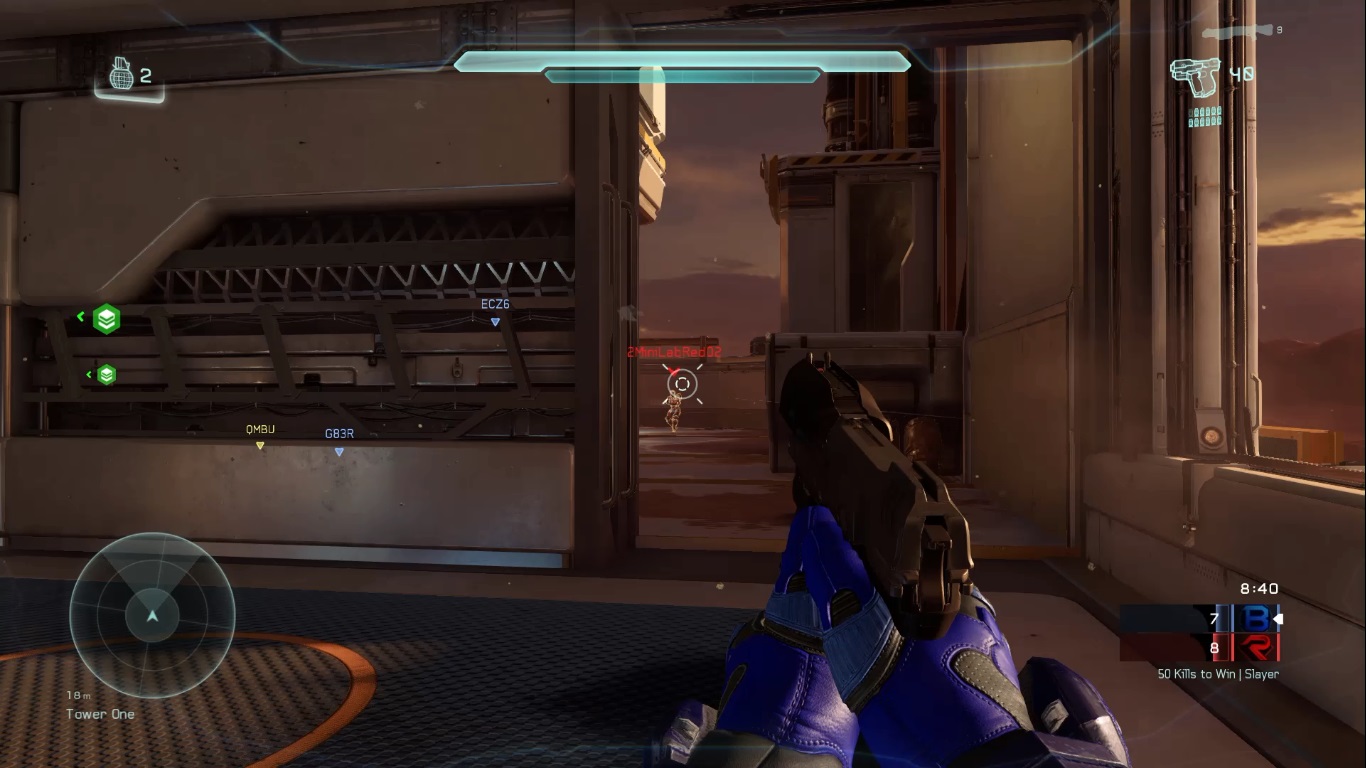Click teammate marker labeled ECZ6
Image resolution: width=1366 pixels, height=768 pixels.
(495, 311)
